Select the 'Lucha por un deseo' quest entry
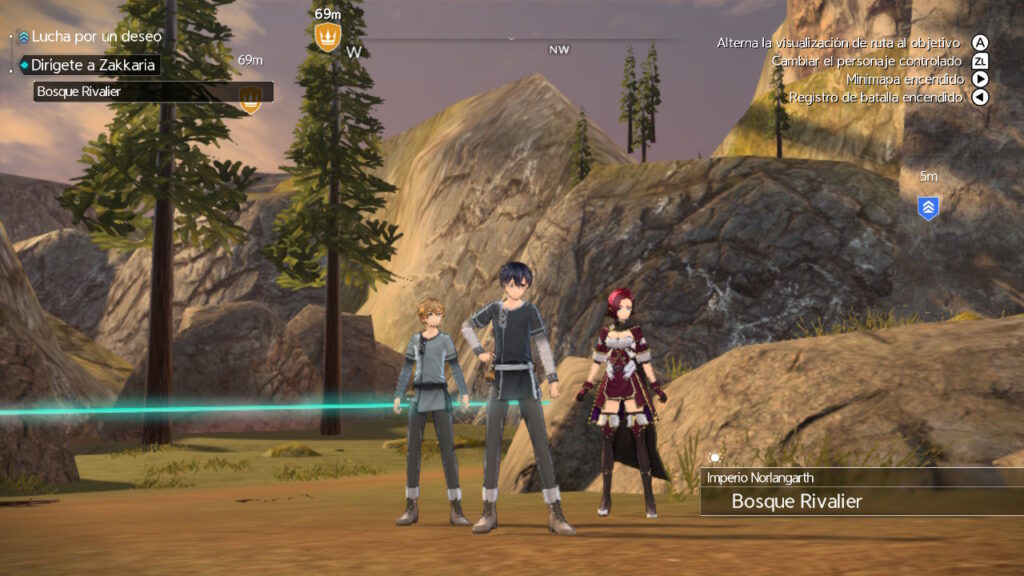The image size is (1024, 576). [95, 36]
